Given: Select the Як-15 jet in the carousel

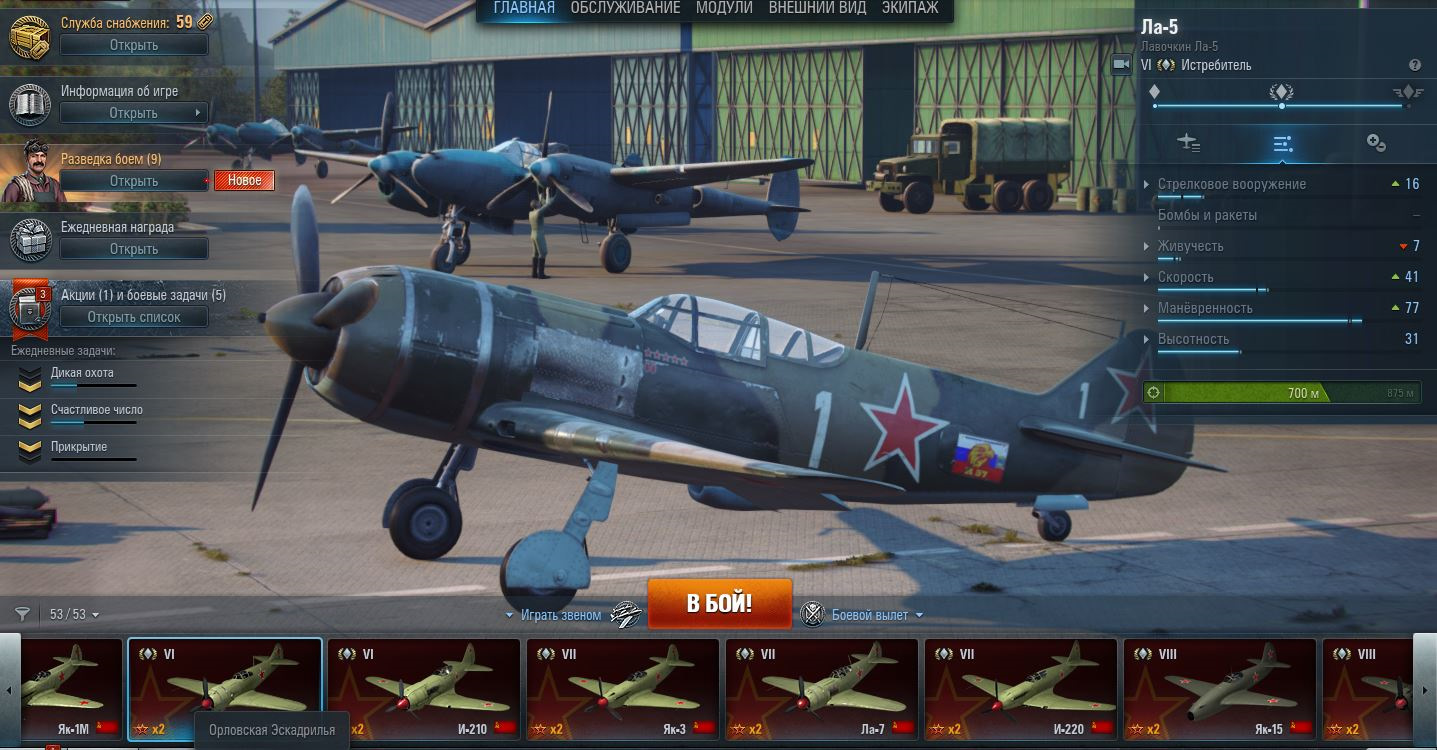Looking at the screenshot, I should click(1219, 688).
